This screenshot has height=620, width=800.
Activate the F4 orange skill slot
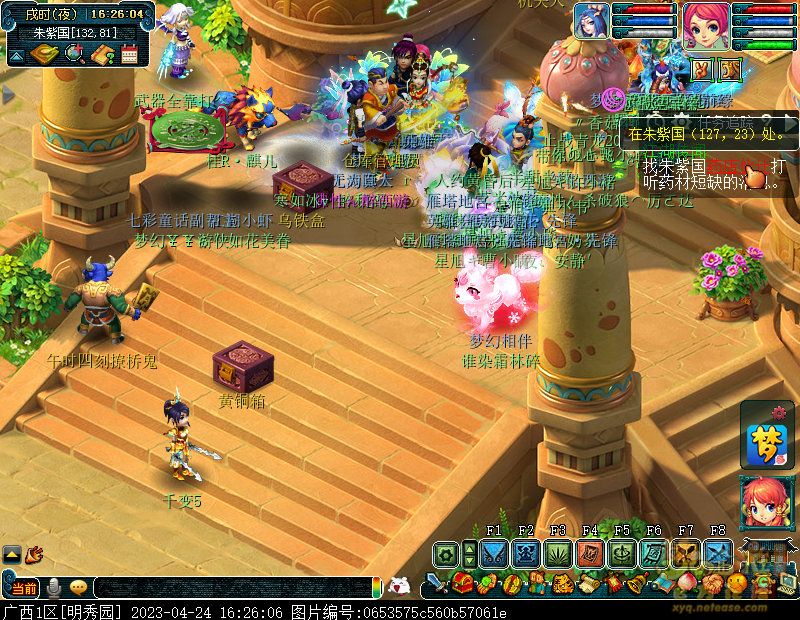pos(590,553)
